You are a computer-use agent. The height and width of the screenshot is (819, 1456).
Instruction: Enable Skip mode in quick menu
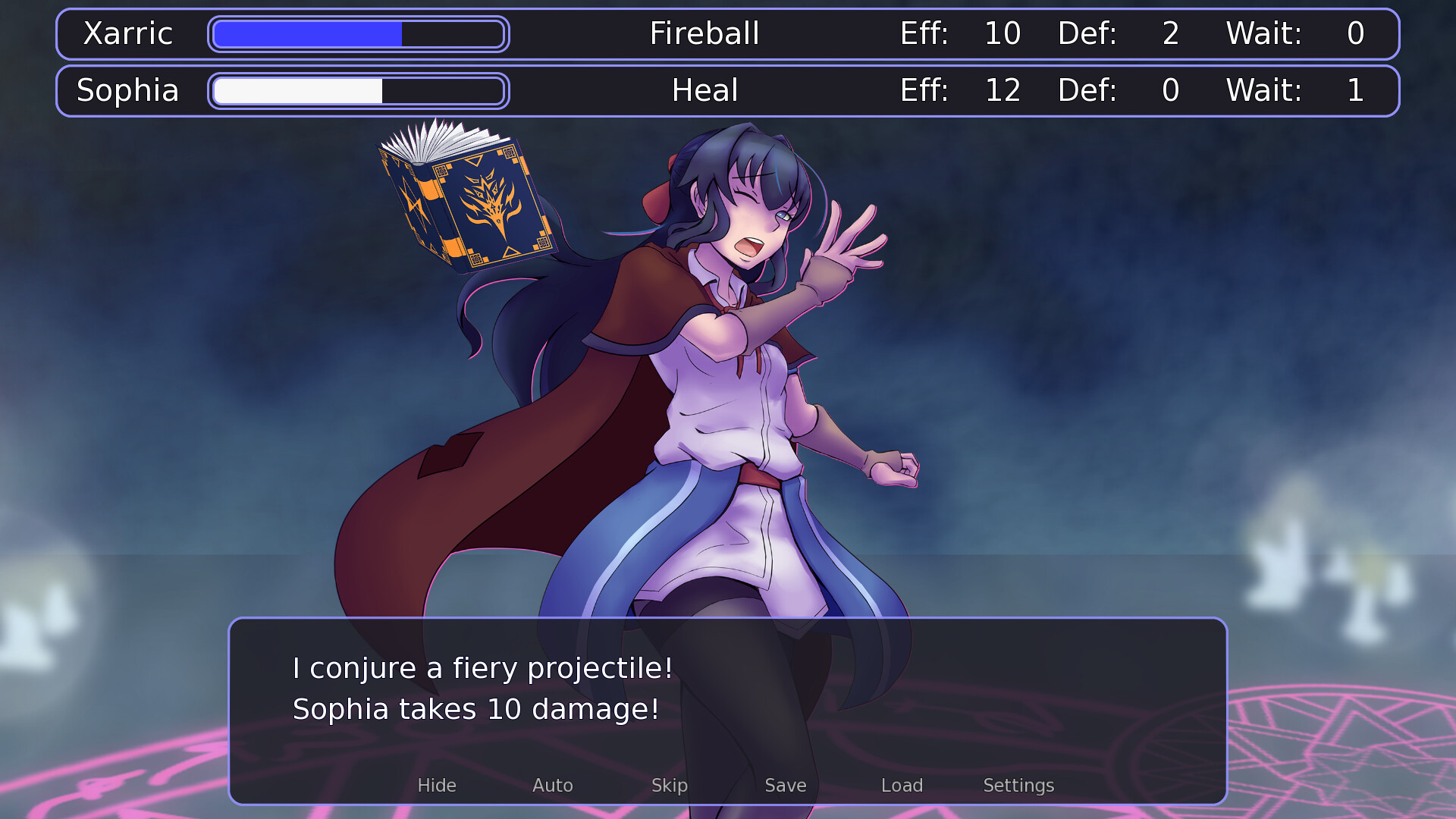click(x=670, y=786)
